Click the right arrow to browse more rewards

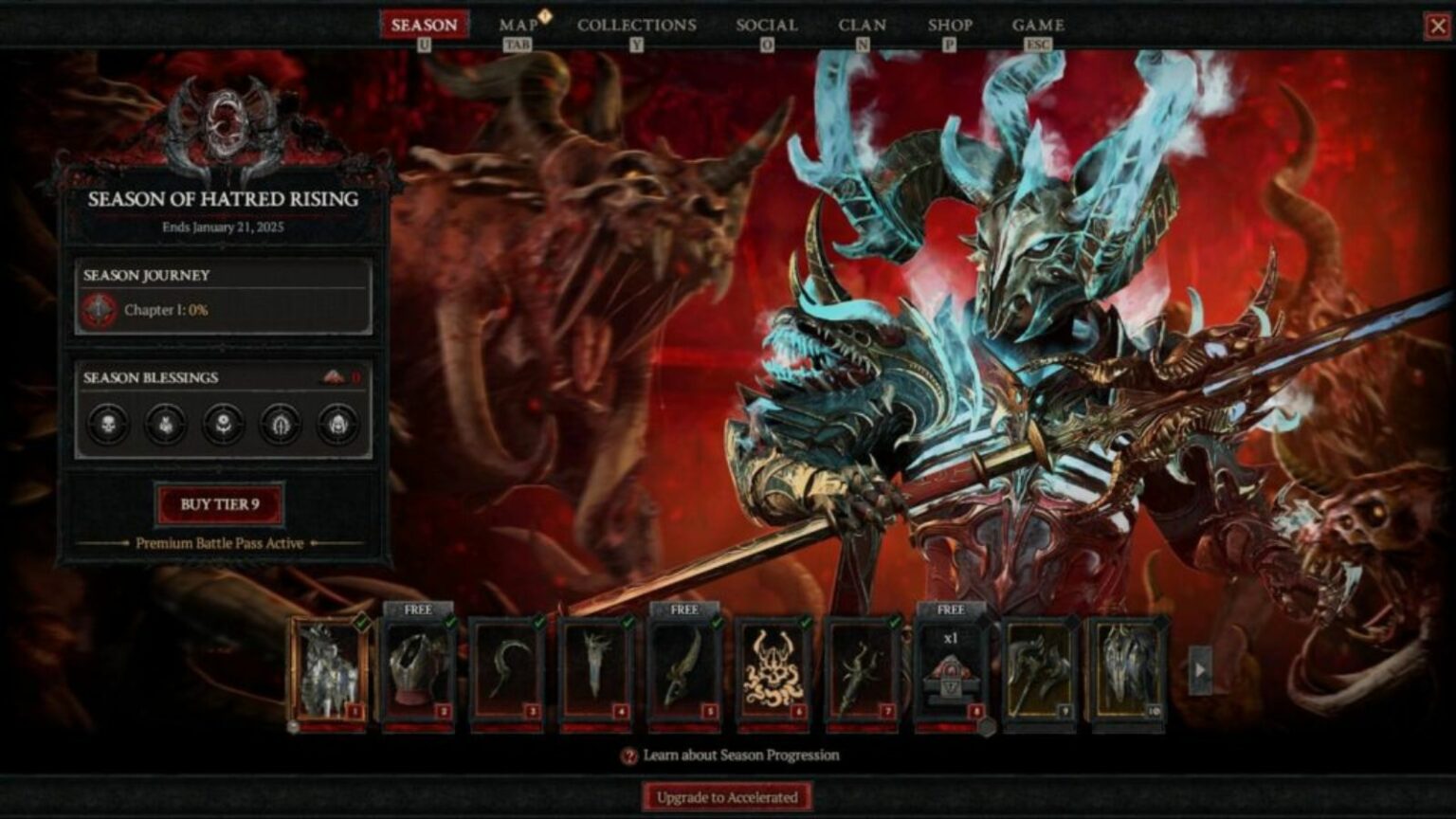coord(1200,669)
